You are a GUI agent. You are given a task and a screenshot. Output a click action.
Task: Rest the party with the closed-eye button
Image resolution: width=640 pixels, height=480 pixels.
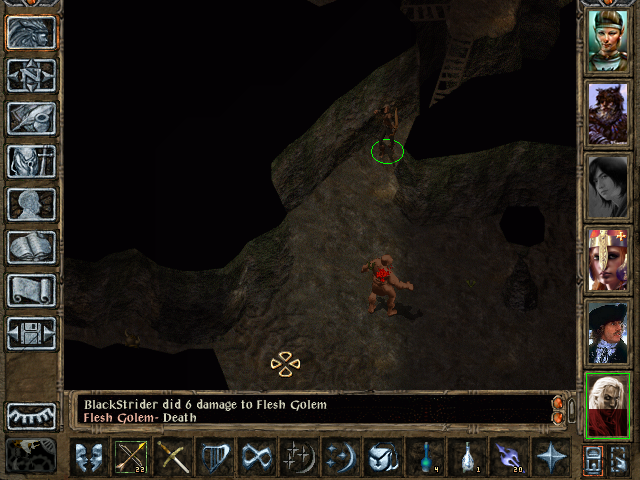31,415
